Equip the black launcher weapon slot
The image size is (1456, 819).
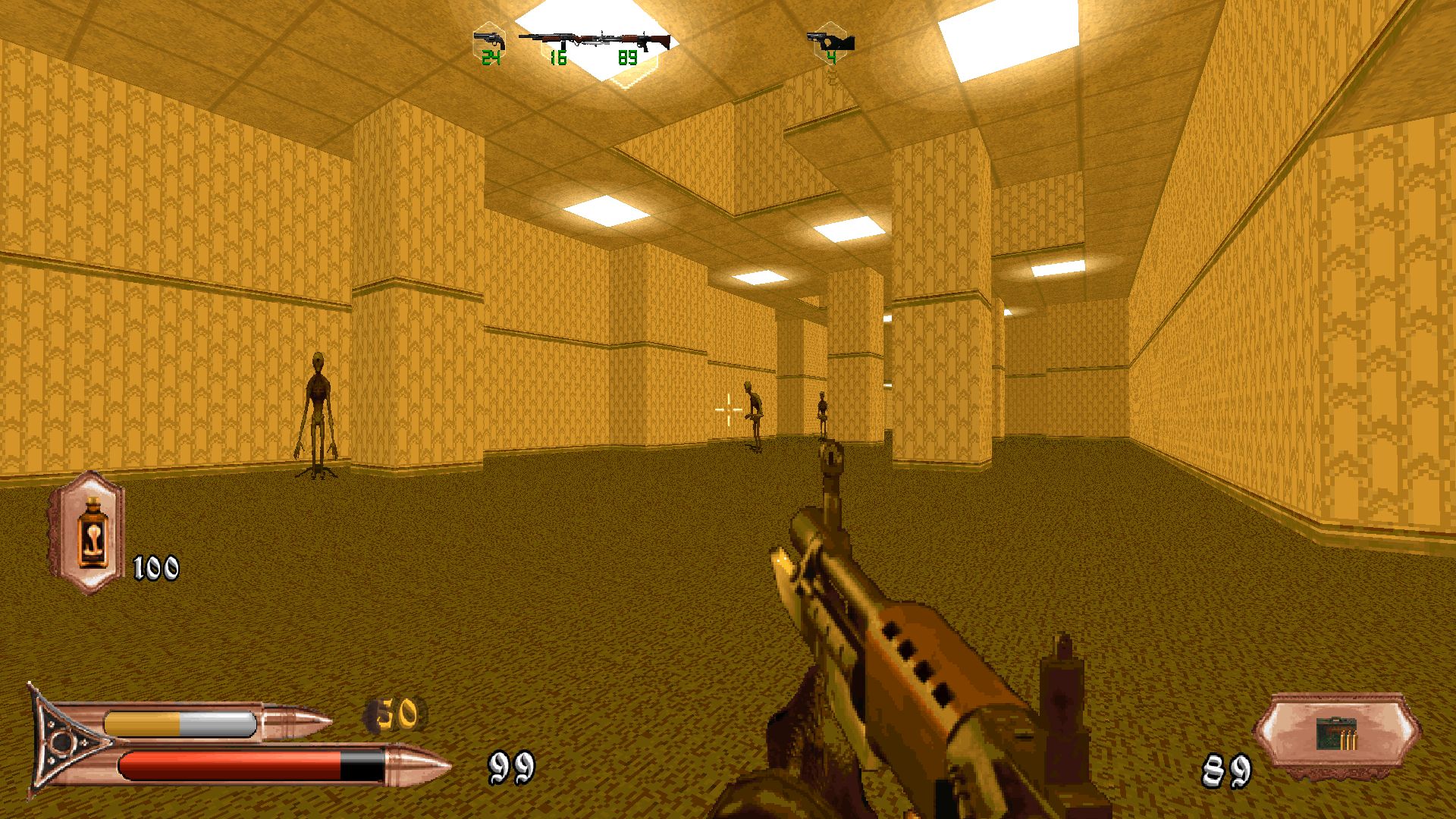coord(831,41)
